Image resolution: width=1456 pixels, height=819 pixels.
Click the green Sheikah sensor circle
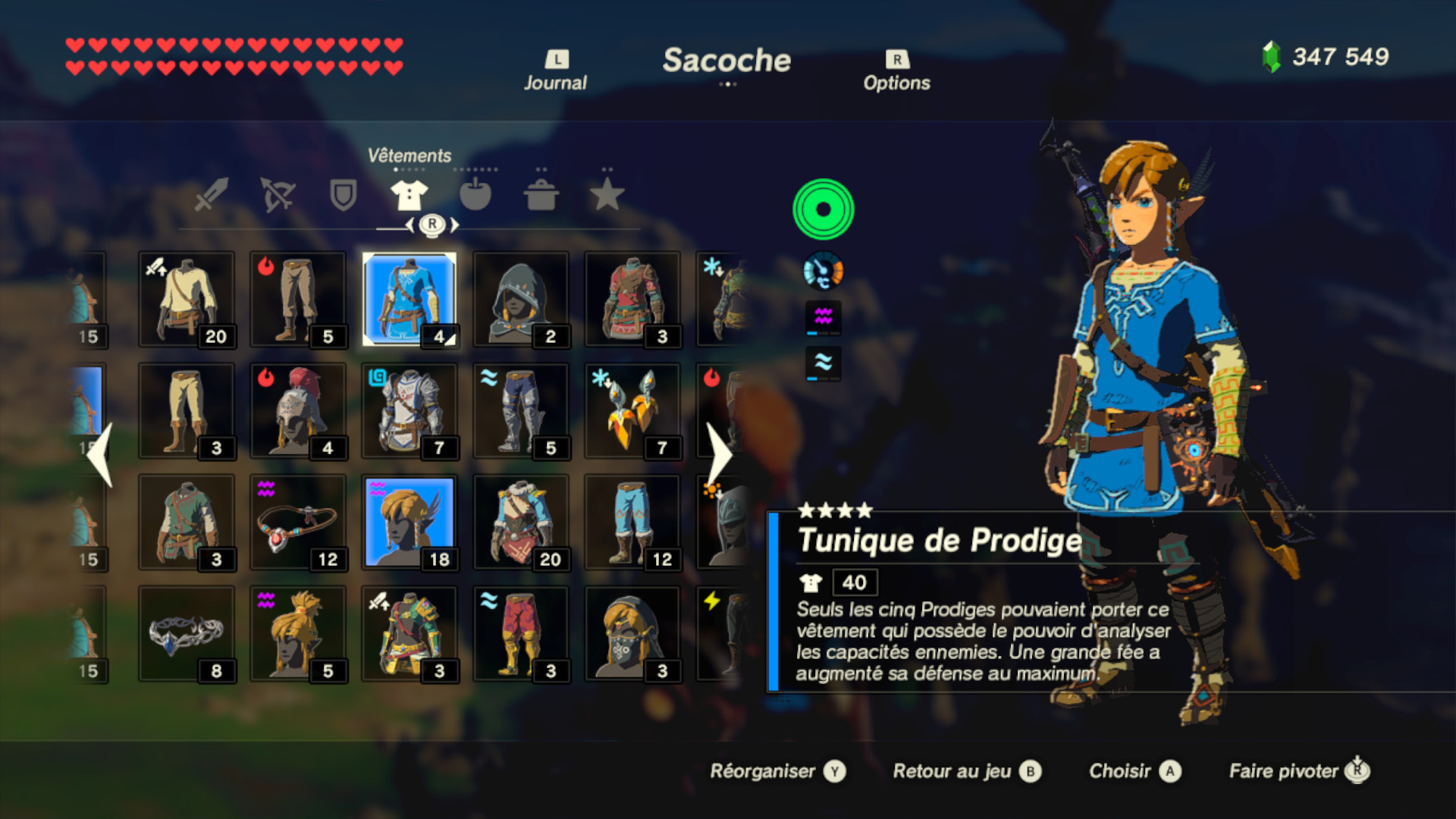pos(823,209)
